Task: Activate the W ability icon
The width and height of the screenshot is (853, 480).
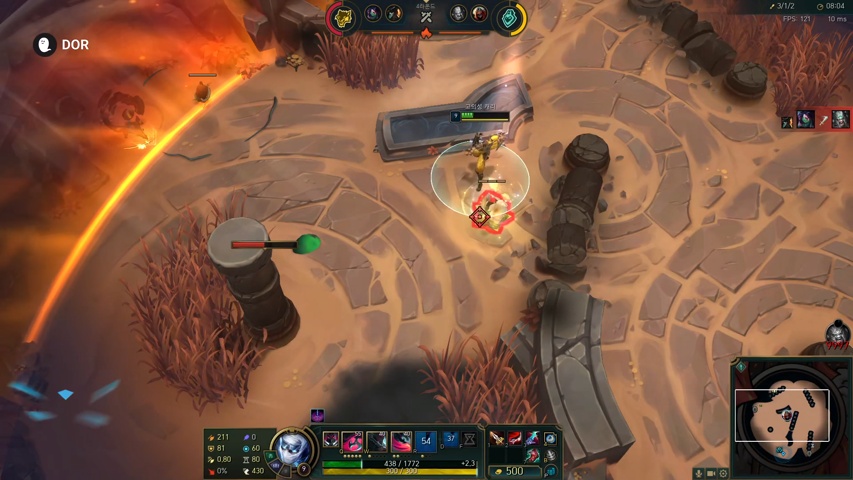Action: pos(377,441)
